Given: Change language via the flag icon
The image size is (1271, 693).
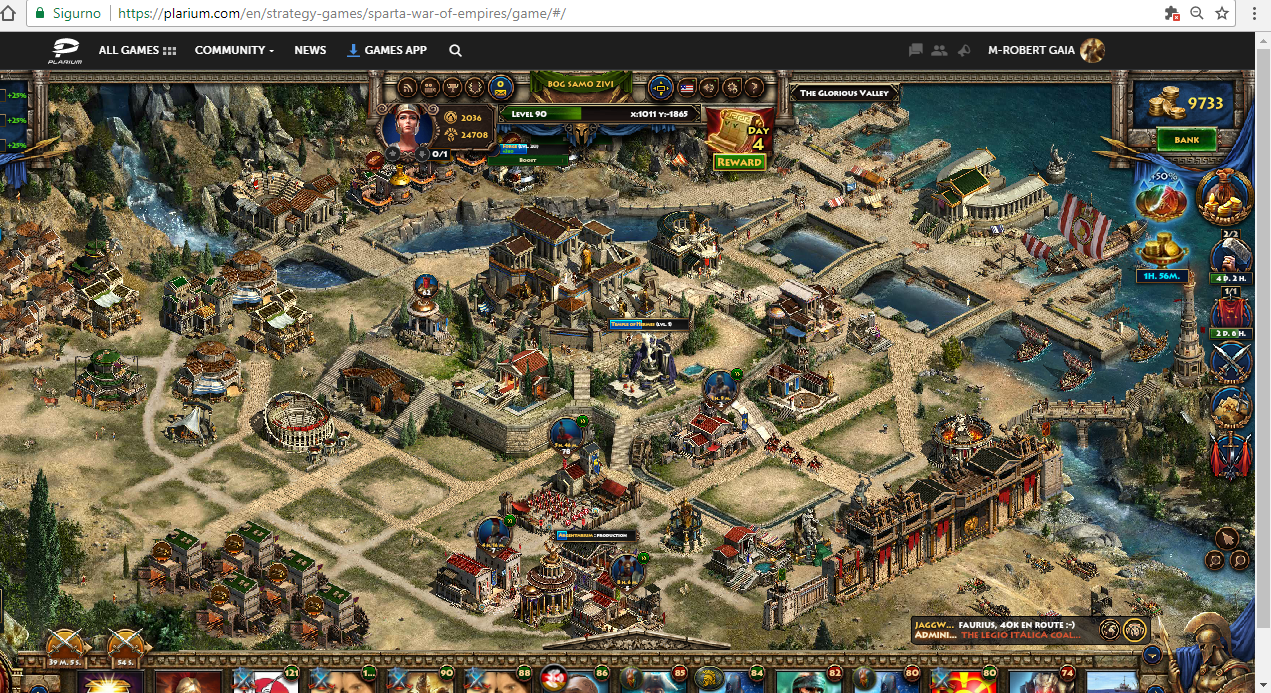Looking at the screenshot, I should click(x=686, y=88).
